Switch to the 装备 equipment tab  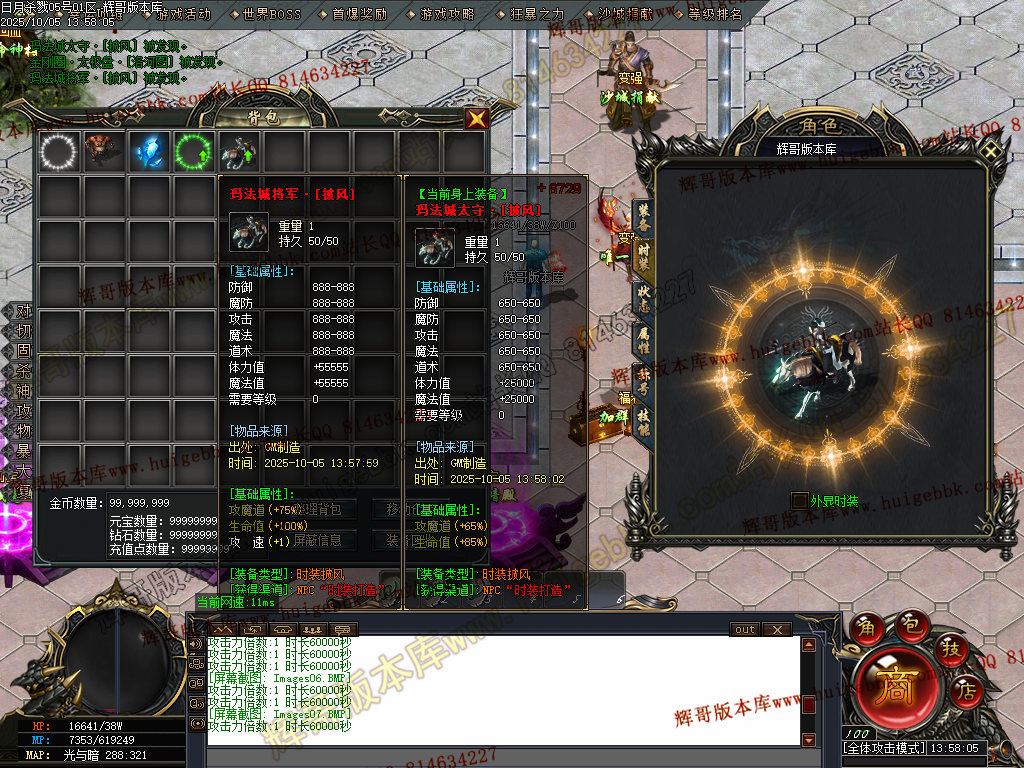point(643,213)
